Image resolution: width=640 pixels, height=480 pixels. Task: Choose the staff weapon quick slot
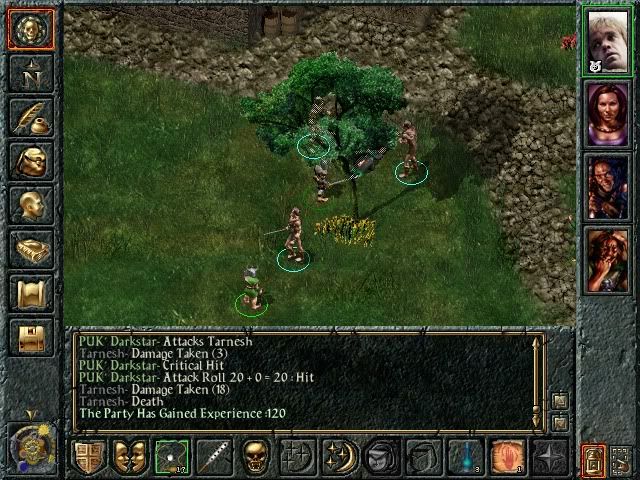(212, 458)
